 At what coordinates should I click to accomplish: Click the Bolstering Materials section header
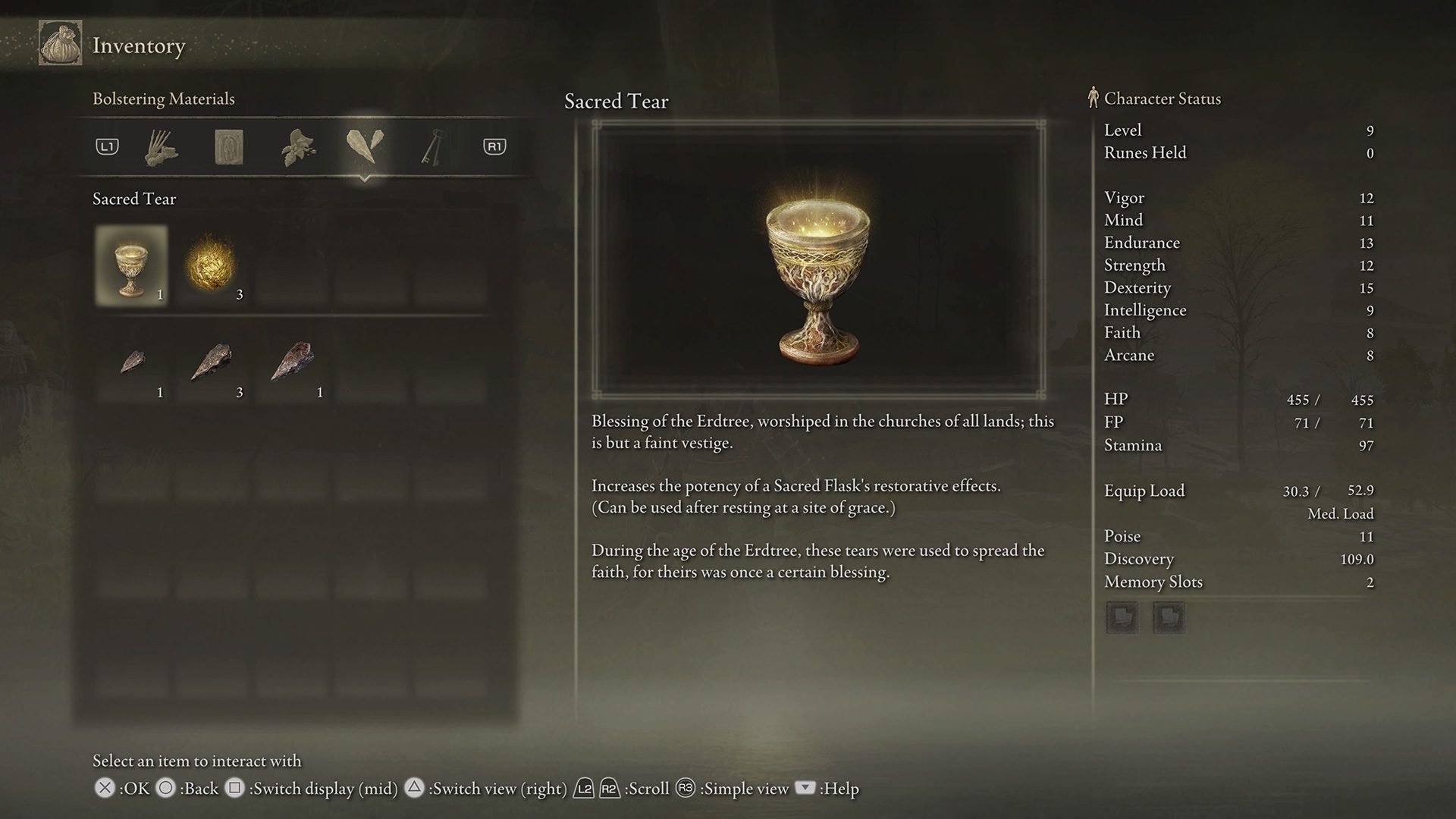tap(164, 99)
